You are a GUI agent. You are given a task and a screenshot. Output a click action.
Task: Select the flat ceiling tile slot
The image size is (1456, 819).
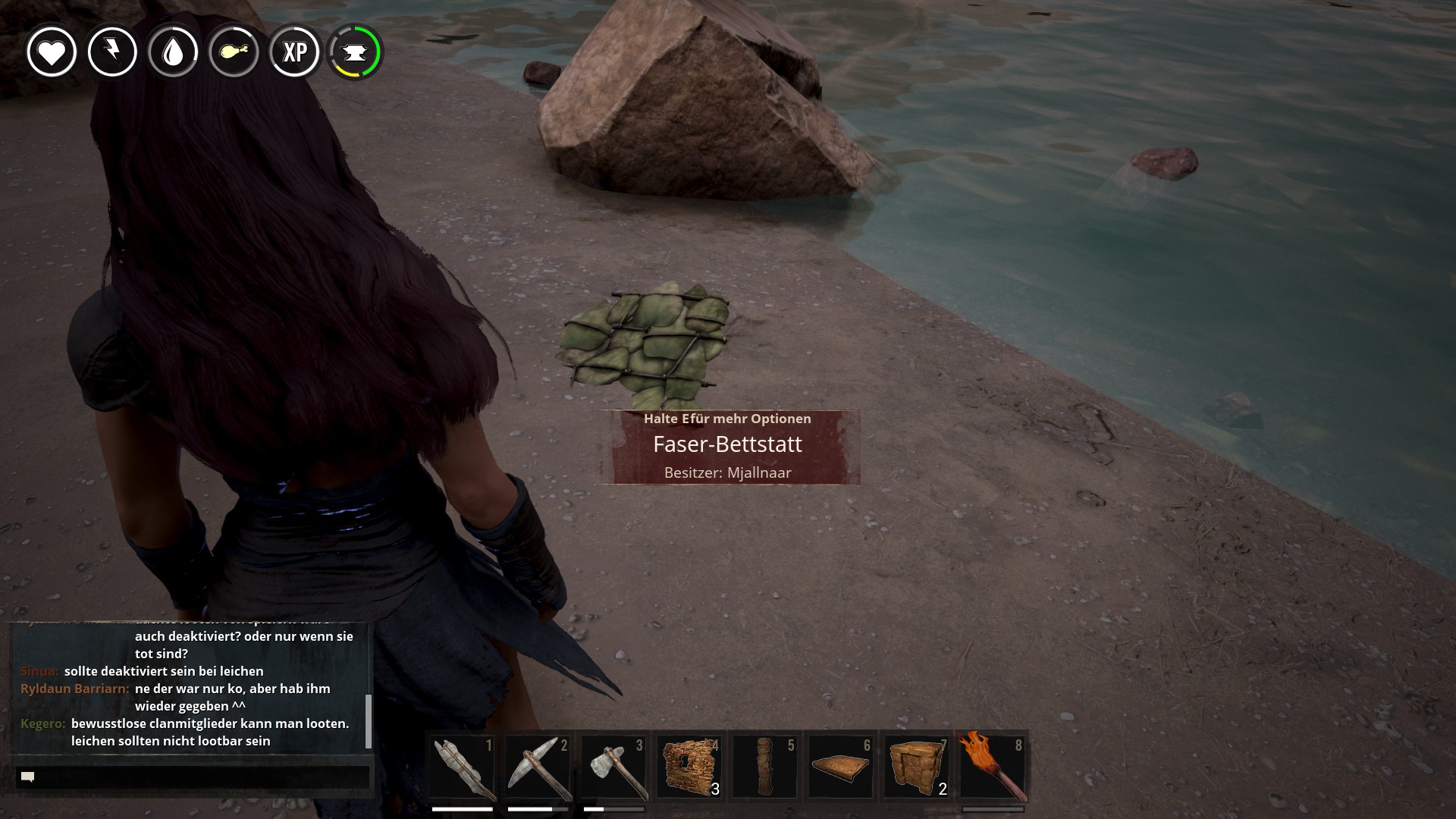tap(840, 767)
